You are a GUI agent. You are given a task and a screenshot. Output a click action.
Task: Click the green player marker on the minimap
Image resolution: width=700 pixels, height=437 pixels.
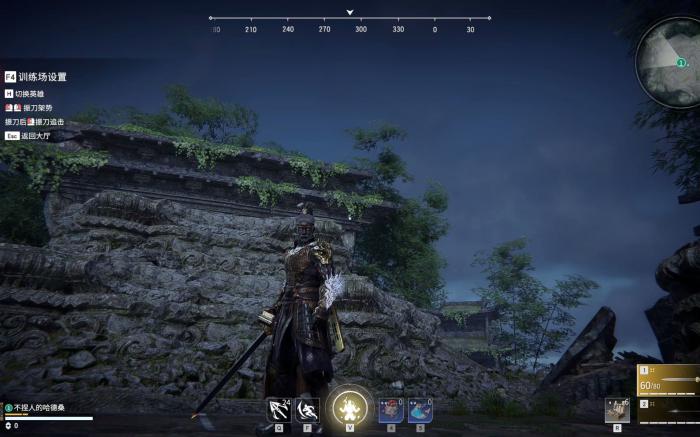[681, 62]
